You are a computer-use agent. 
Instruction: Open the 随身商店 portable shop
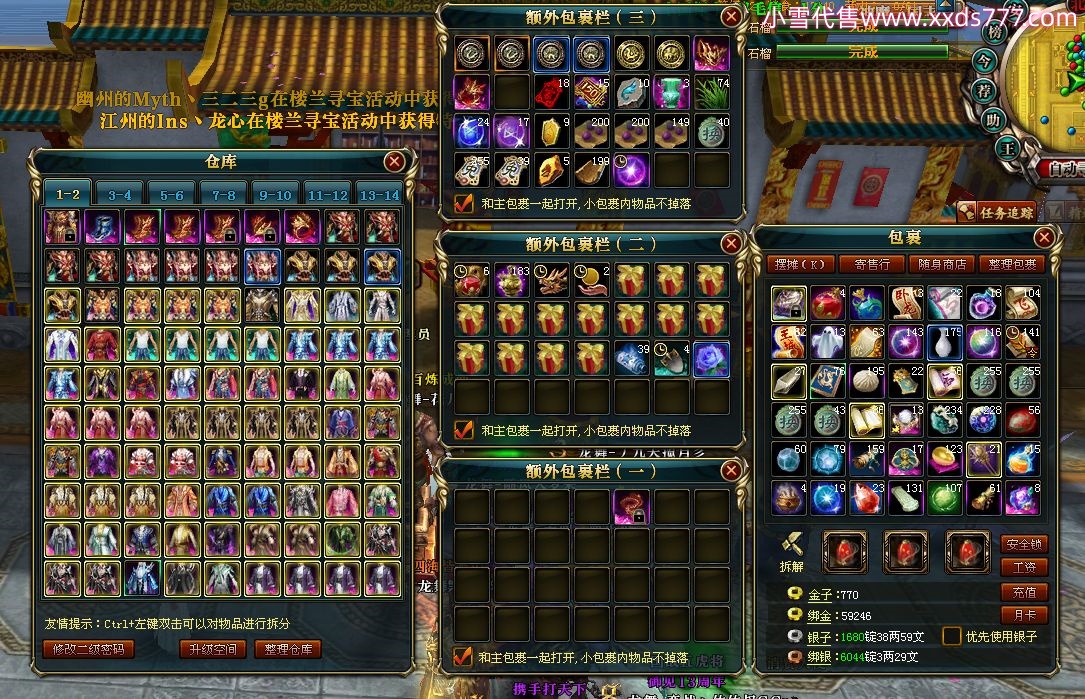coord(942,265)
